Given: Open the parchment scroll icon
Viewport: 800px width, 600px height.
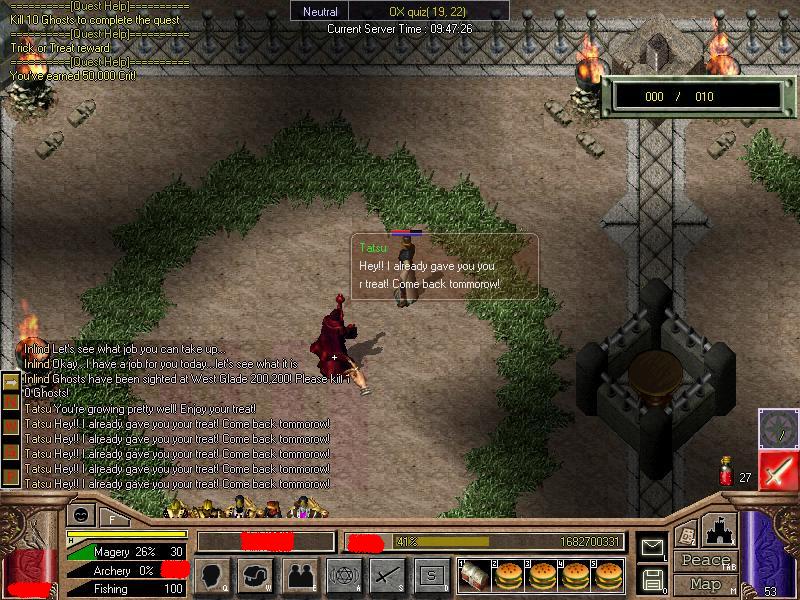Looking at the screenshot, I should pos(686,532).
